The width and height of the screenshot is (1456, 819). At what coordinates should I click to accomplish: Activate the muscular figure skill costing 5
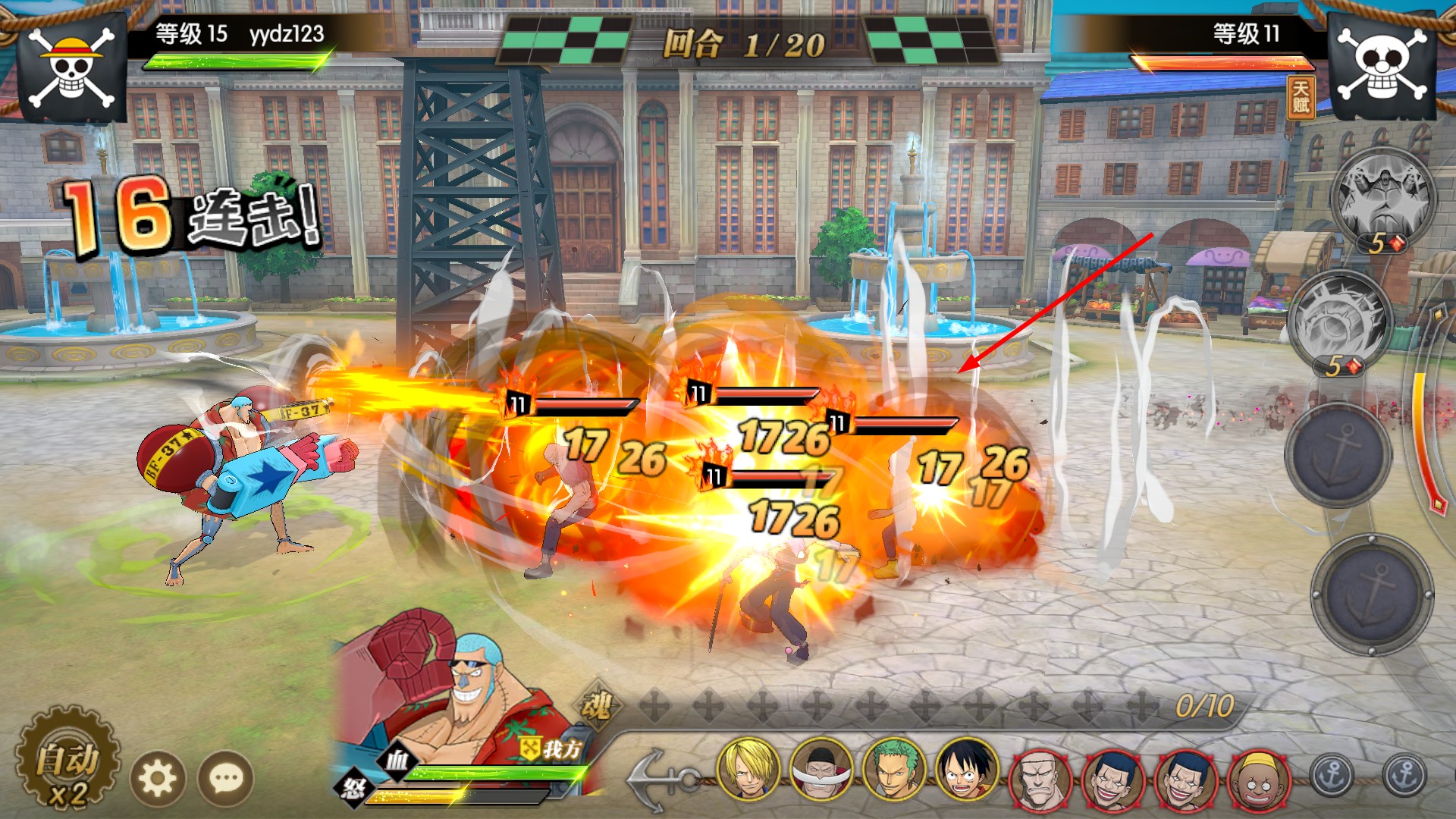tap(1382, 196)
